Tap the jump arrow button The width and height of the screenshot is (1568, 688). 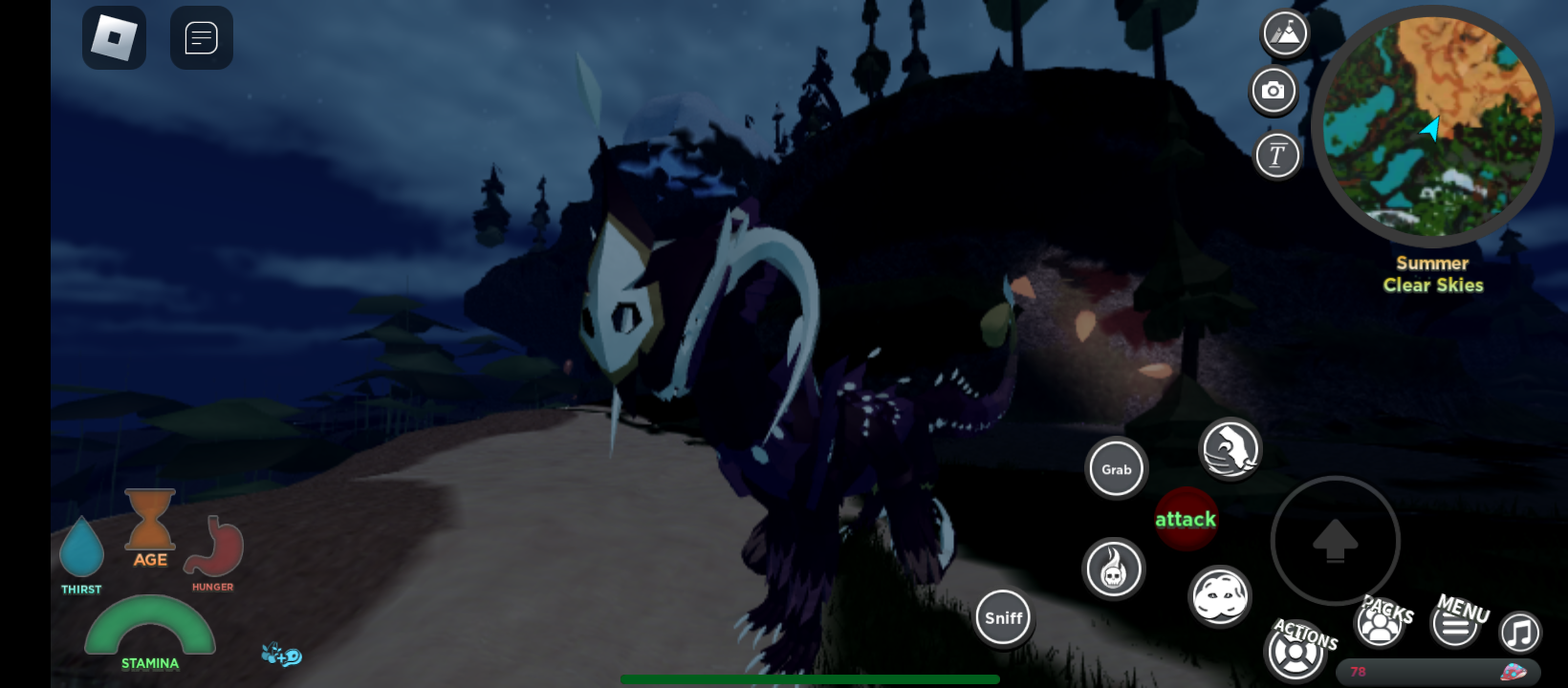(1335, 541)
